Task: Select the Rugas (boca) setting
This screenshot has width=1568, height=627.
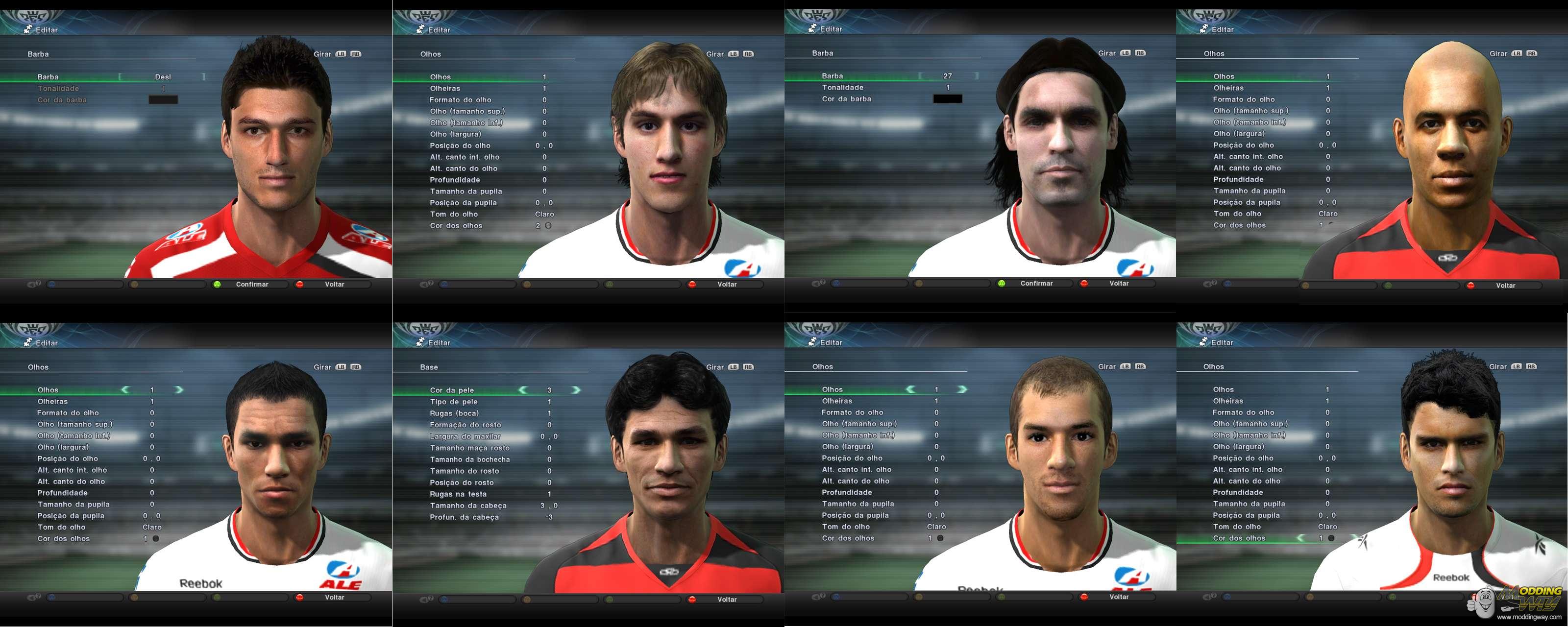Action: coord(454,413)
